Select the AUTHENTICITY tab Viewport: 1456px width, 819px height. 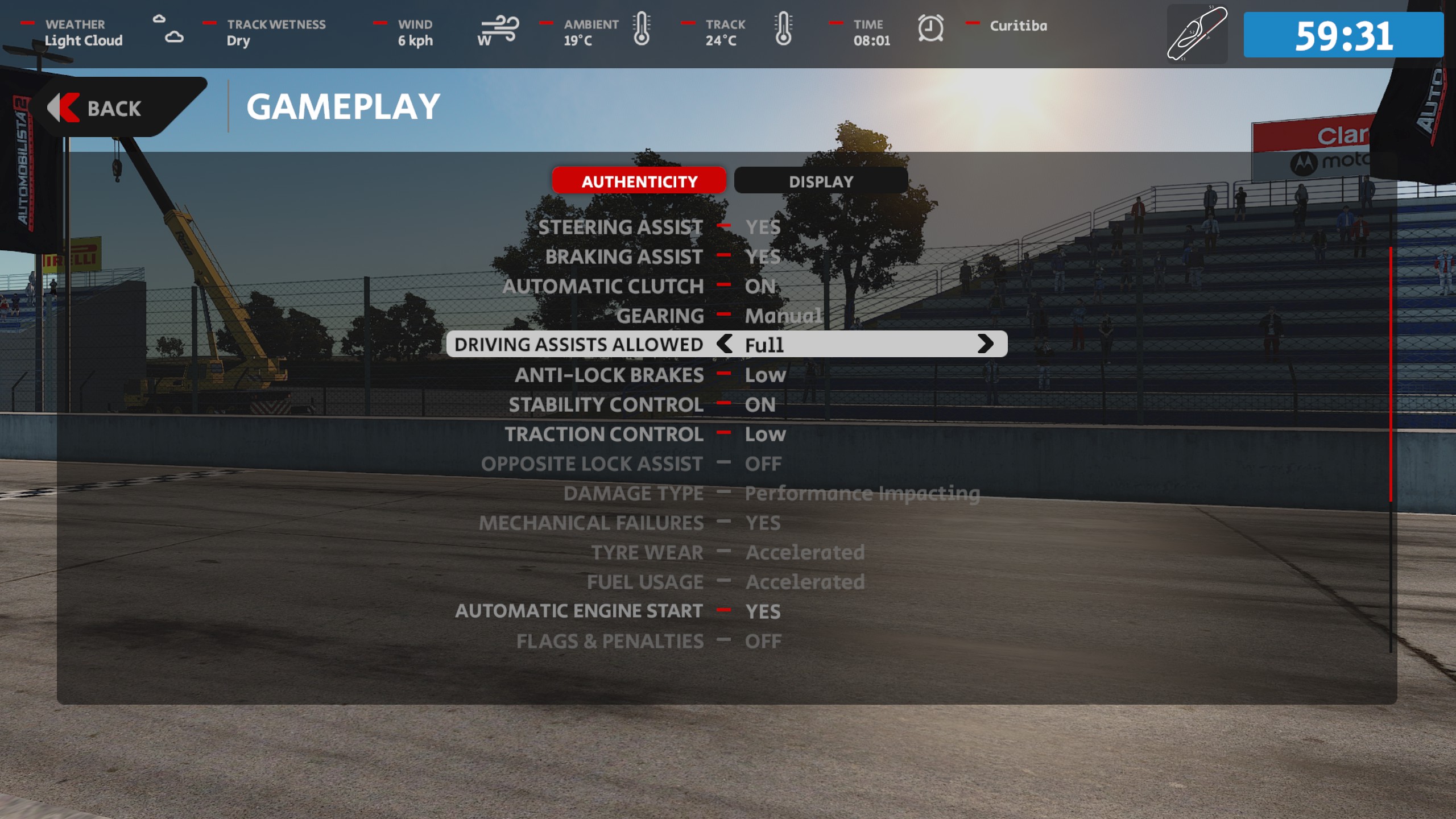tap(639, 181)
